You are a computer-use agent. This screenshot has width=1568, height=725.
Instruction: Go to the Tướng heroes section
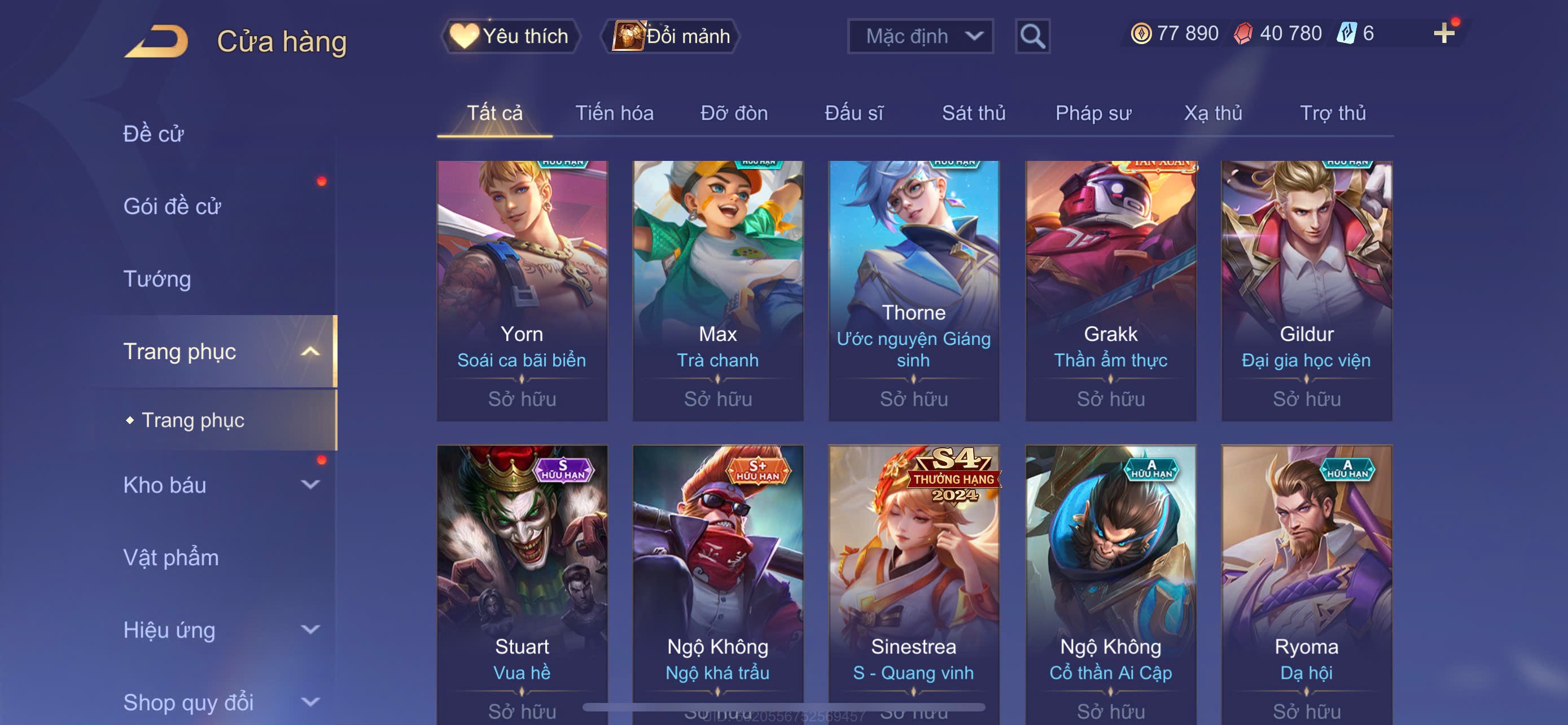click(x=157, y=279)
